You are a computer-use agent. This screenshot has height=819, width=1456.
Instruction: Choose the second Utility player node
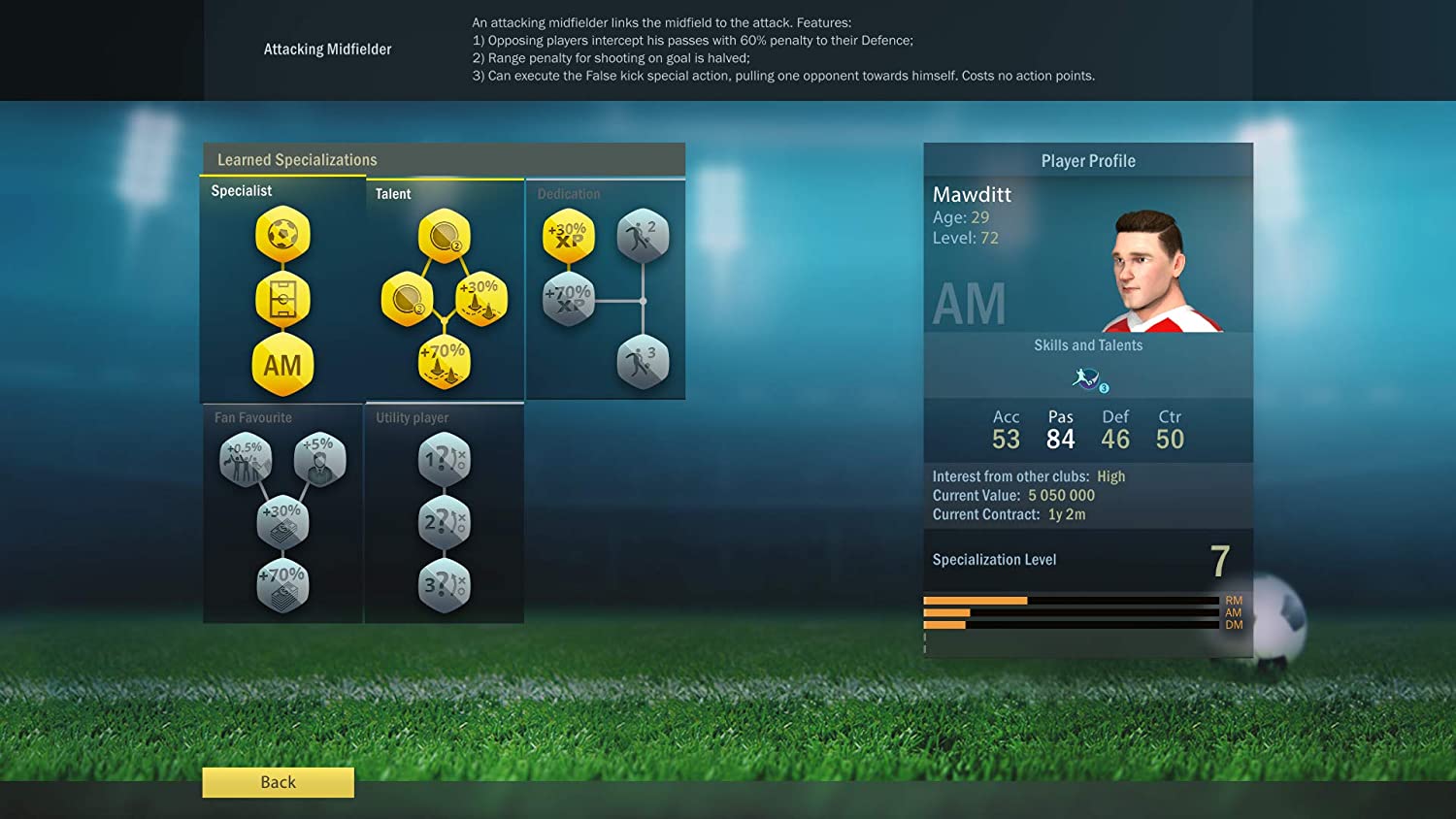444,522
